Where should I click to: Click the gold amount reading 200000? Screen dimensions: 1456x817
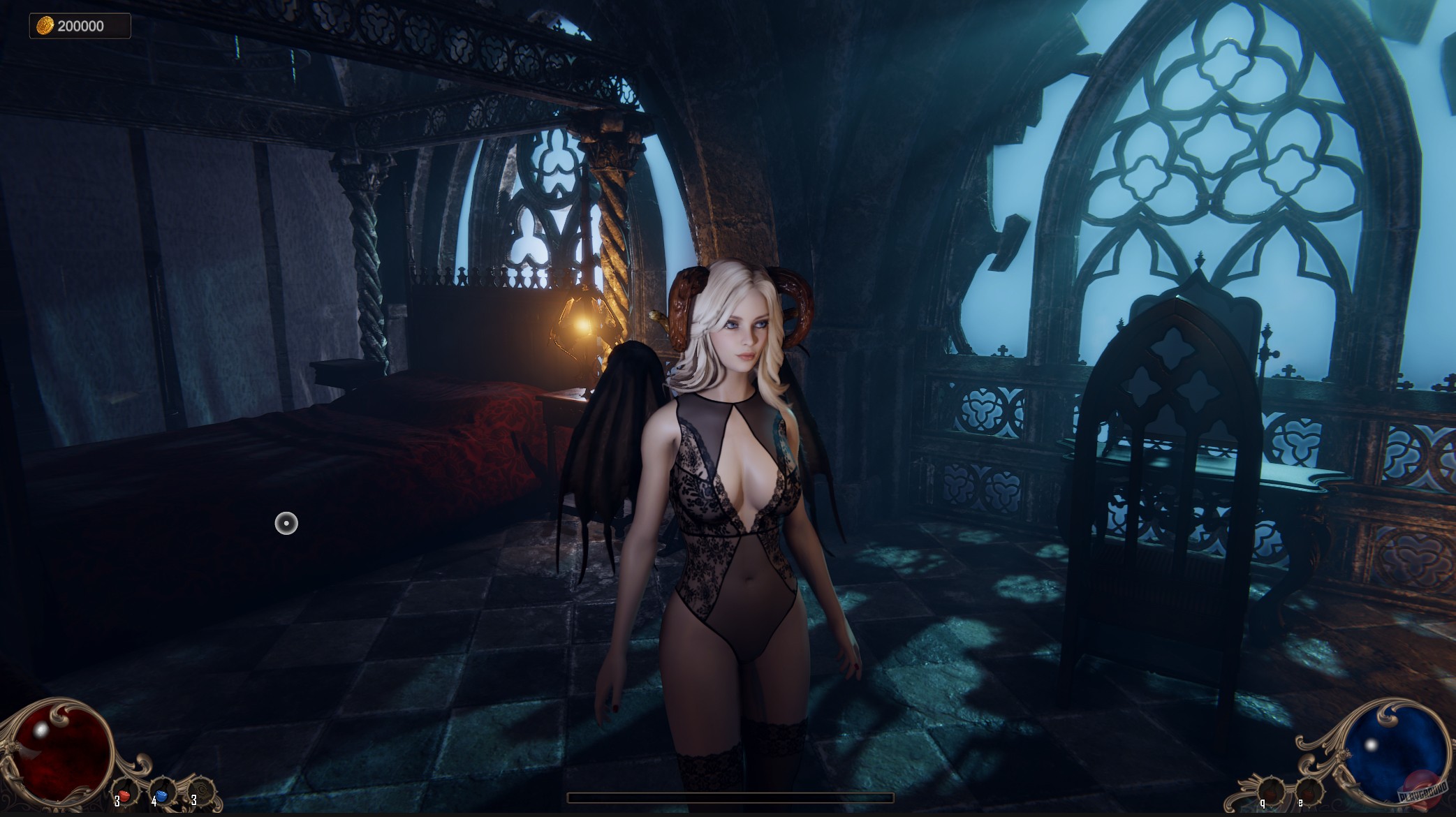coord(82,24)
